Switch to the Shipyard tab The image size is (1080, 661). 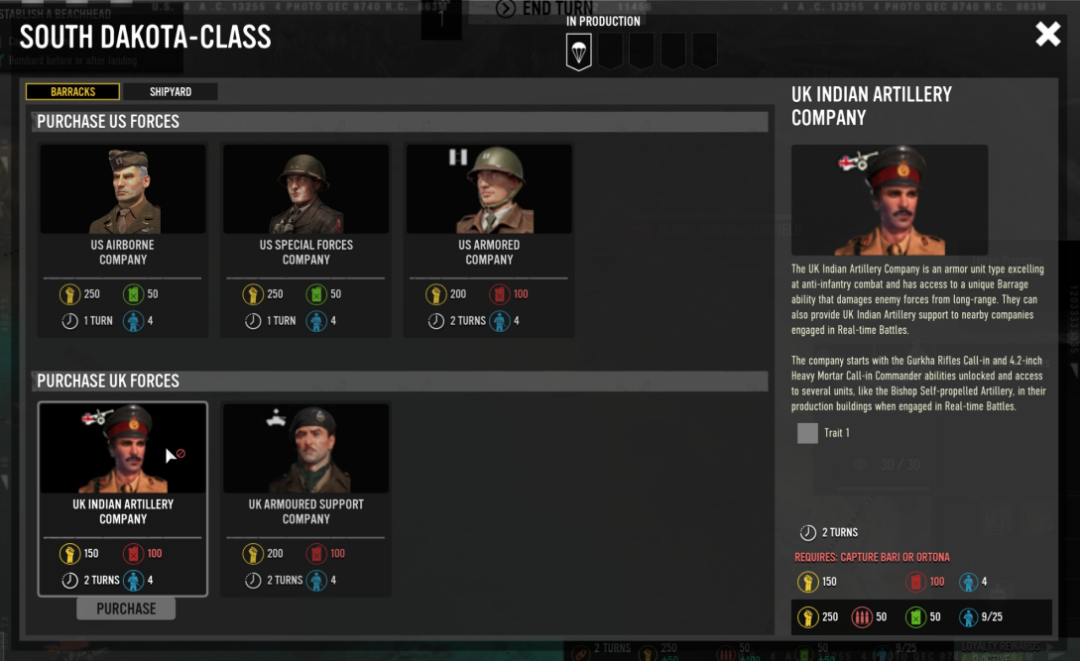click(170, 92)
